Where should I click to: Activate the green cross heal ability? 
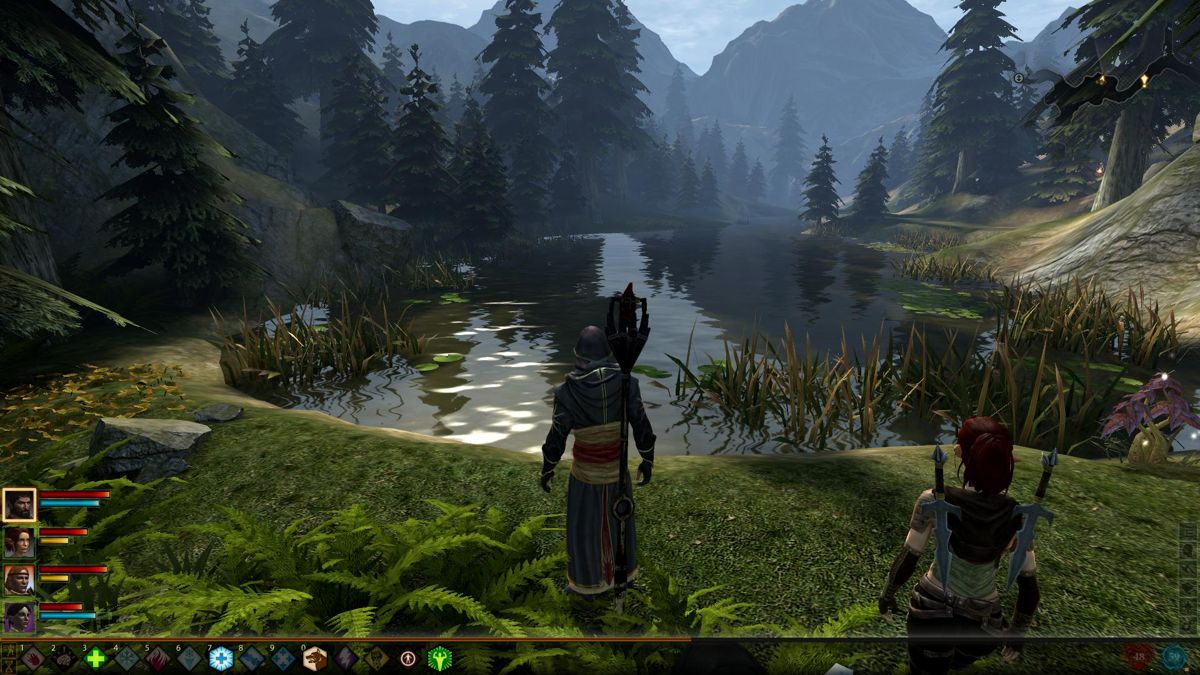point(95,658)
